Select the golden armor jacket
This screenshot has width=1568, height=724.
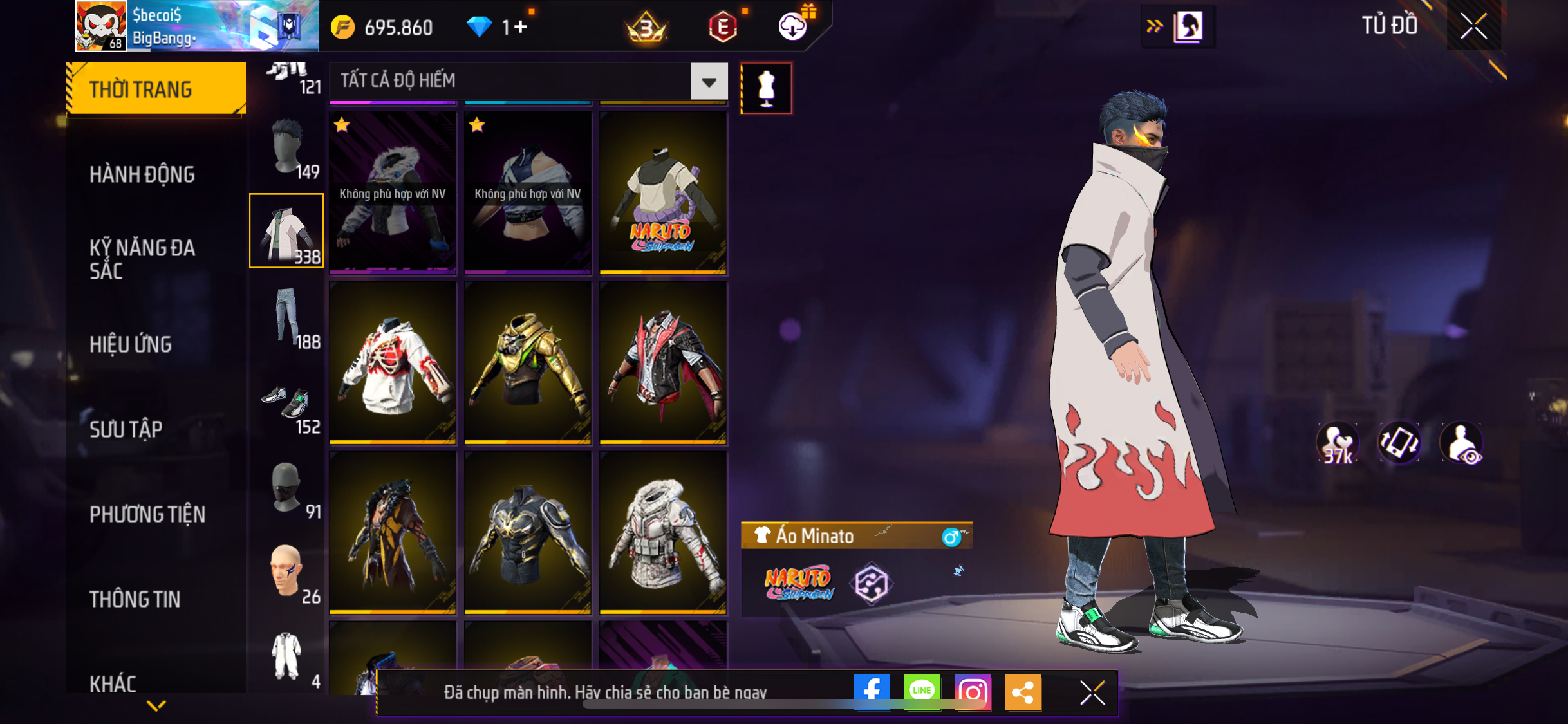pos(528,363)
